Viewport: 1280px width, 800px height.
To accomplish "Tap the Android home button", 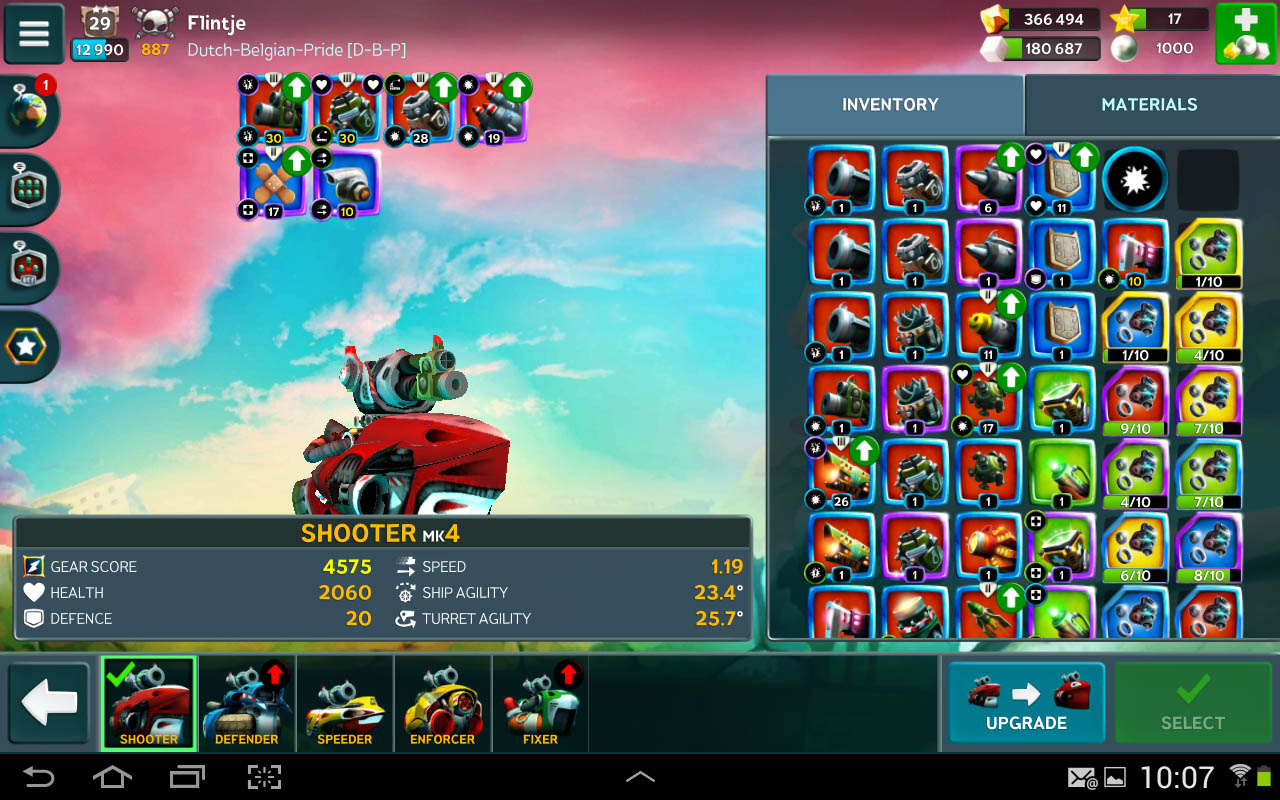I will pos(112,777).
